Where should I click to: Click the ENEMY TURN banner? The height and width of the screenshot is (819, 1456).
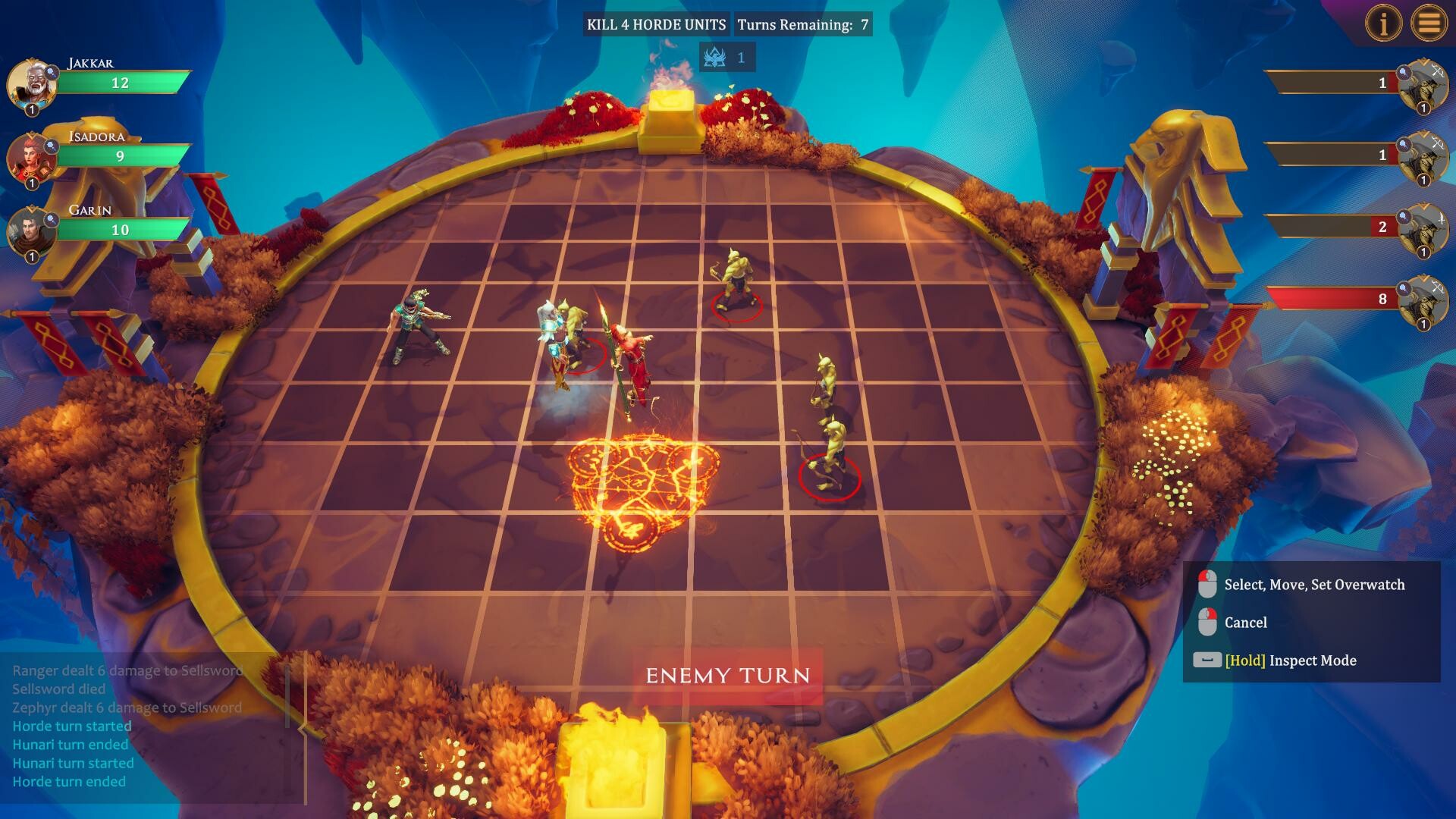point(729,674)
